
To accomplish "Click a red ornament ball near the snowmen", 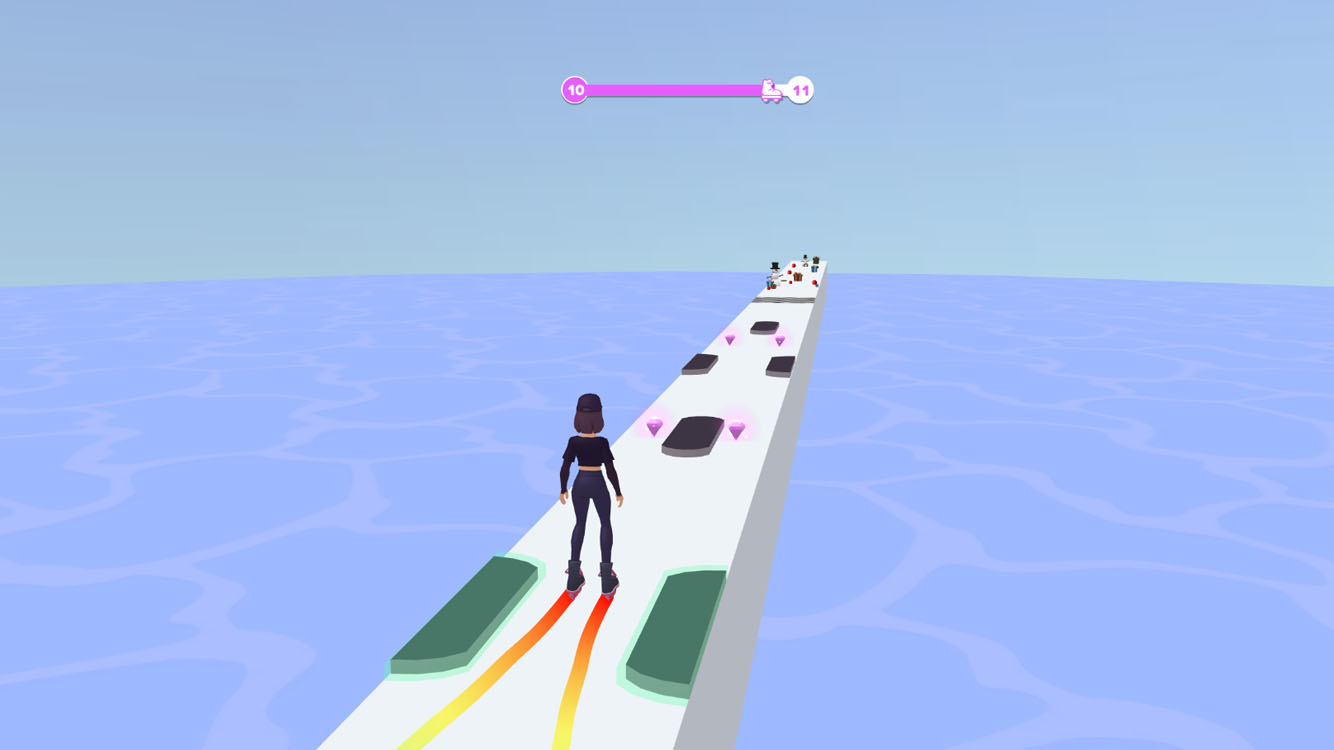I will (794, 265).
